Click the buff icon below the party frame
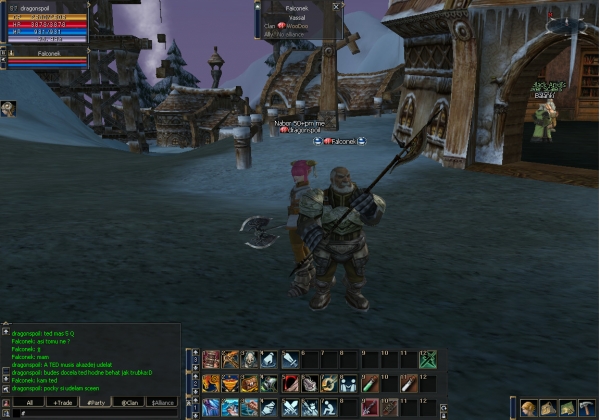This screenshot has width=600, height=420. pos(8,108)
